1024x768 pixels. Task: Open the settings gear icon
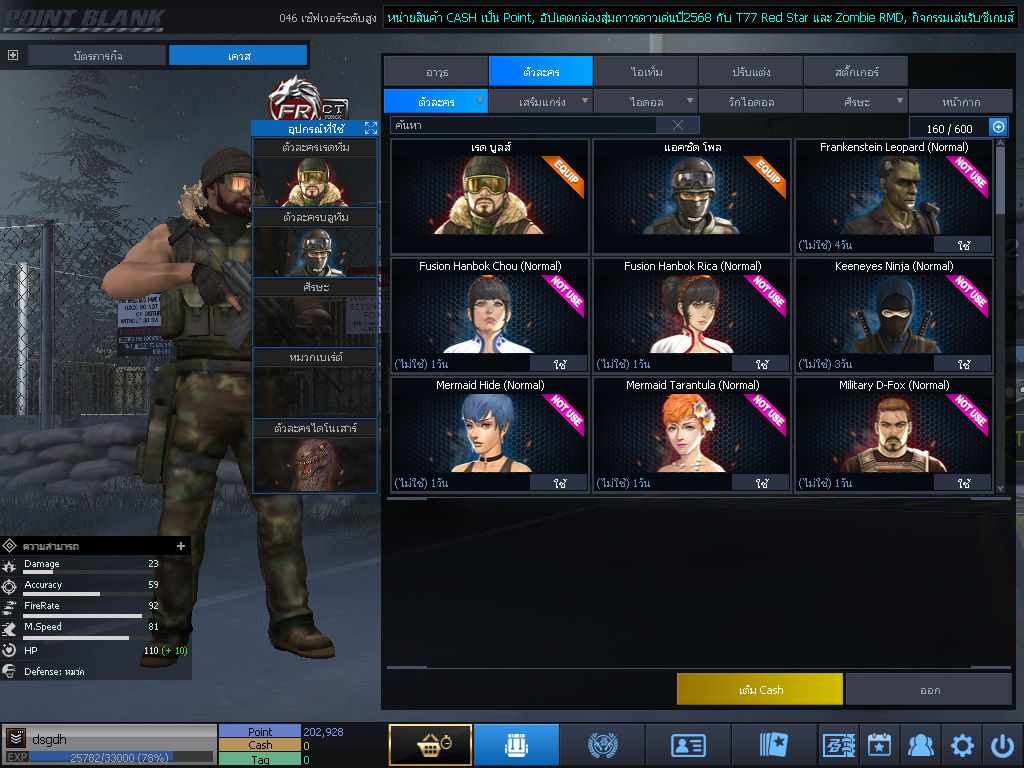962,745
